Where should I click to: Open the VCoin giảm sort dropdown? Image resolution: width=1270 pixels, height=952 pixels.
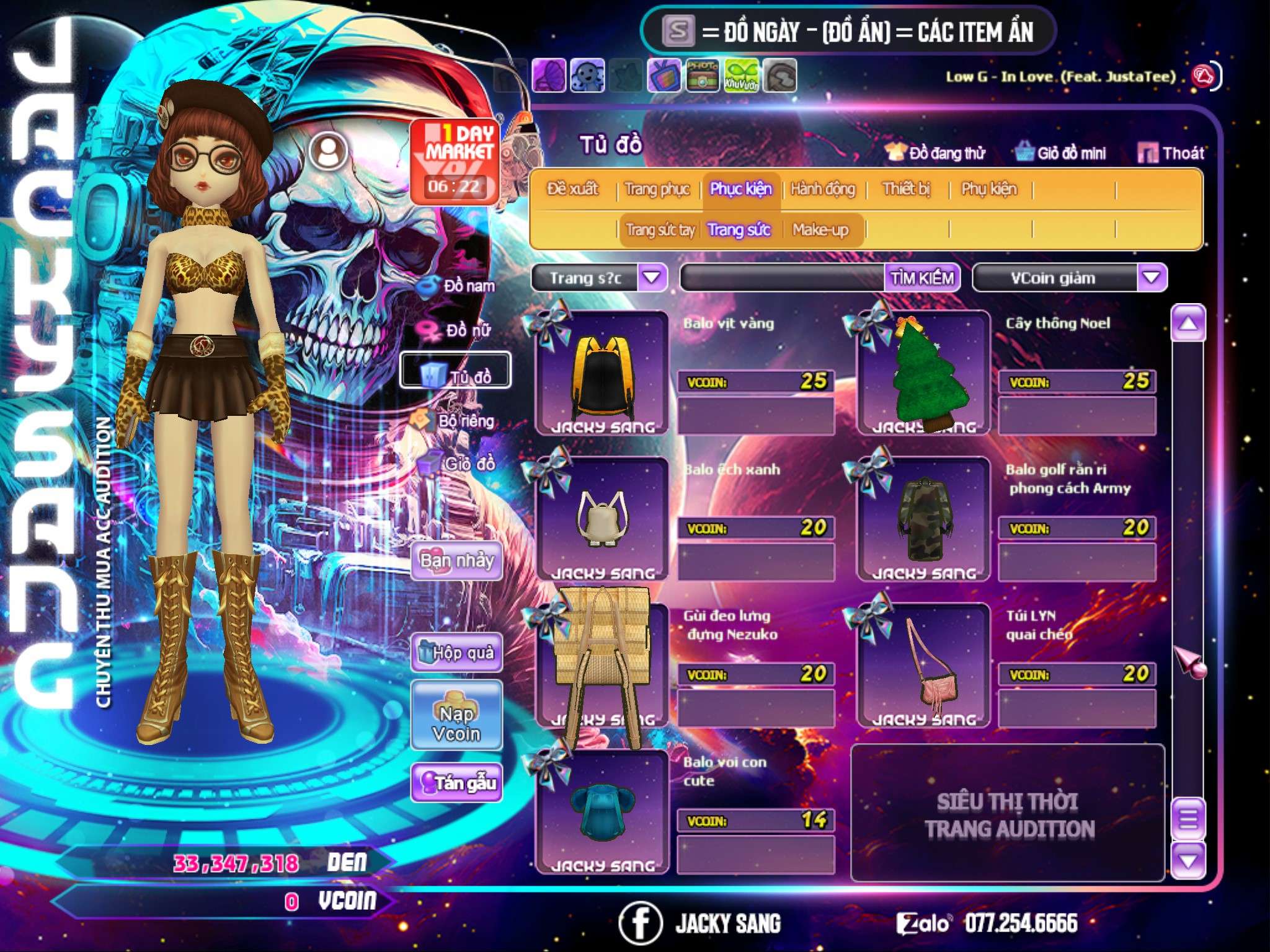pos(1151,278)
